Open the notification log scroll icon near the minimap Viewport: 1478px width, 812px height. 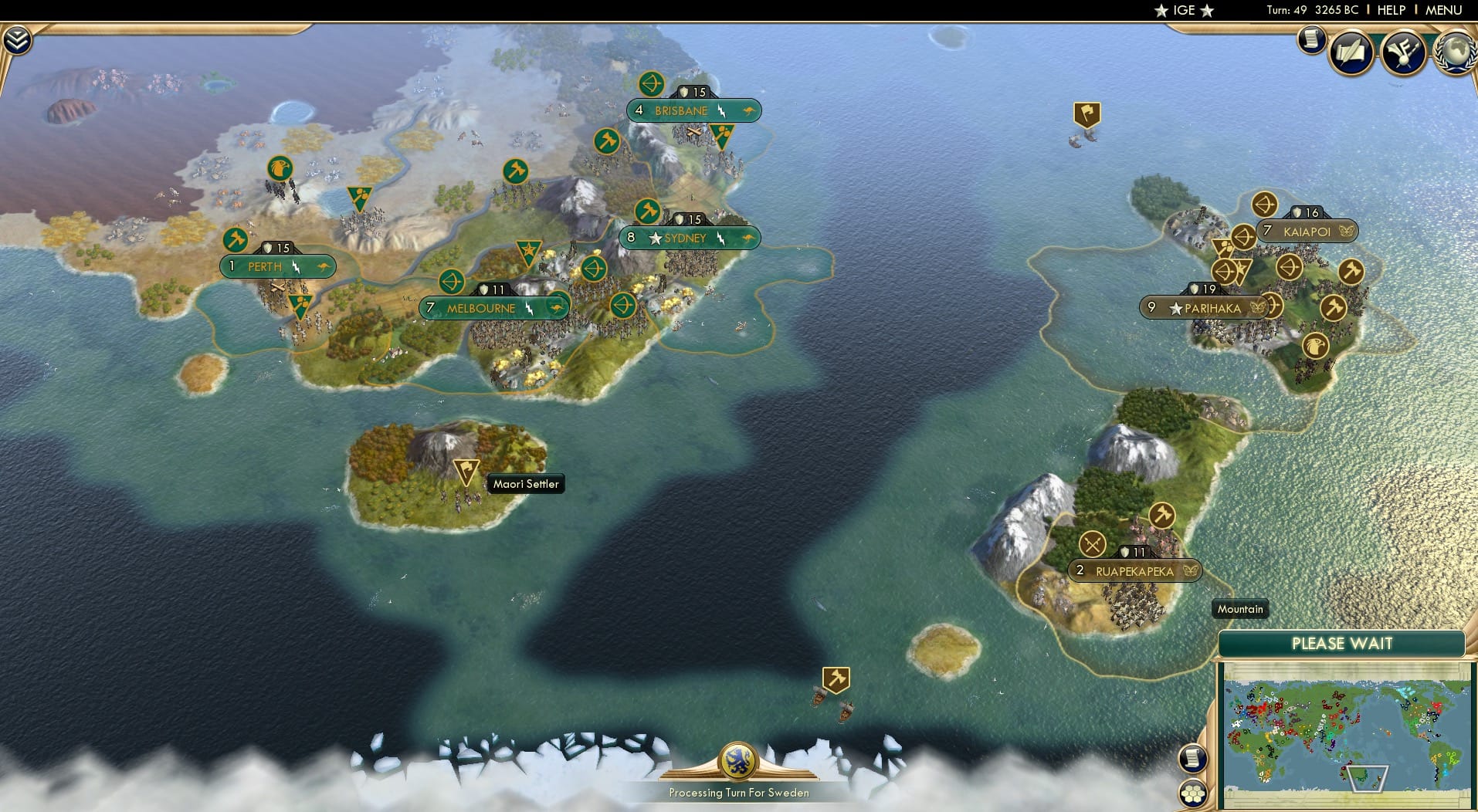(x=1193, y=757)
